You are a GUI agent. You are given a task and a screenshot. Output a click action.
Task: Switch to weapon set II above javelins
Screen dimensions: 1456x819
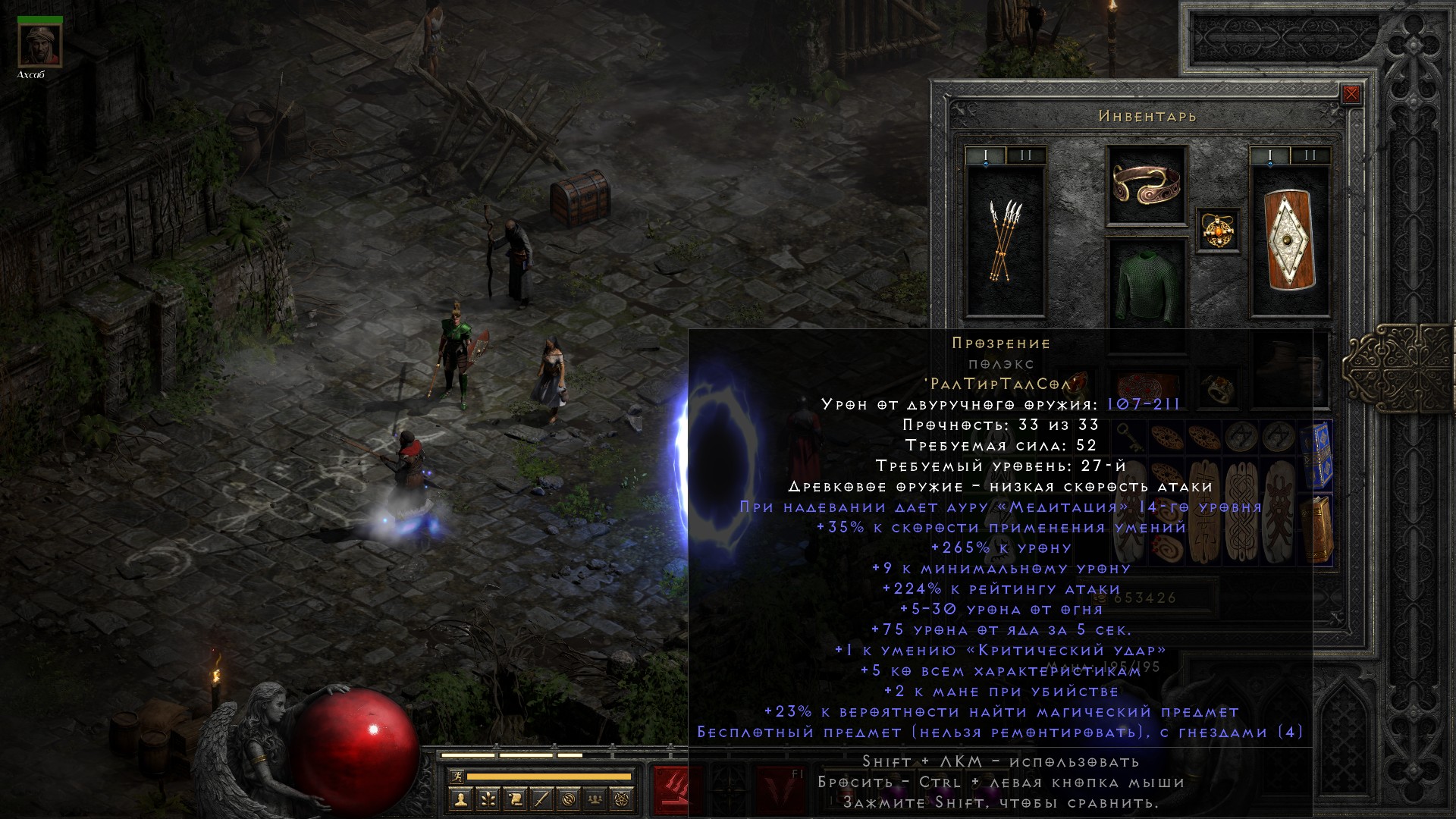click(x=1025, y=156)
